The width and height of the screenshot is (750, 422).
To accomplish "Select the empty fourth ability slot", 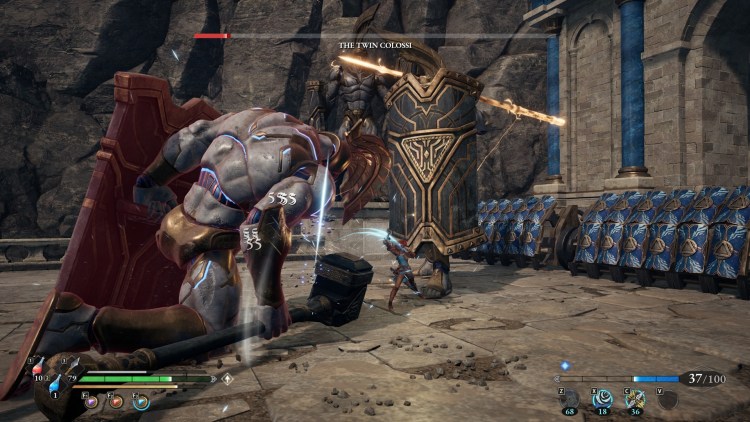I will point(666,399).
